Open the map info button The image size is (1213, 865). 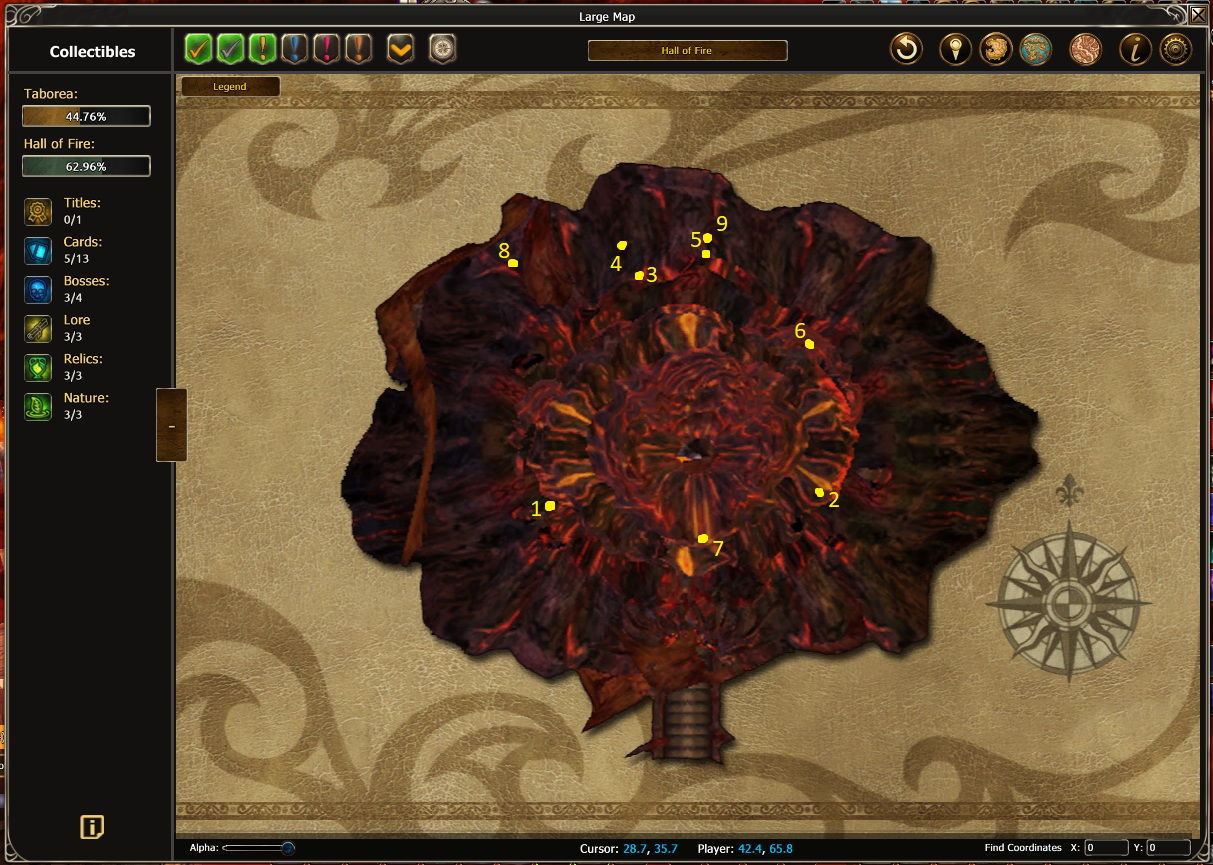coord(1133,49)
